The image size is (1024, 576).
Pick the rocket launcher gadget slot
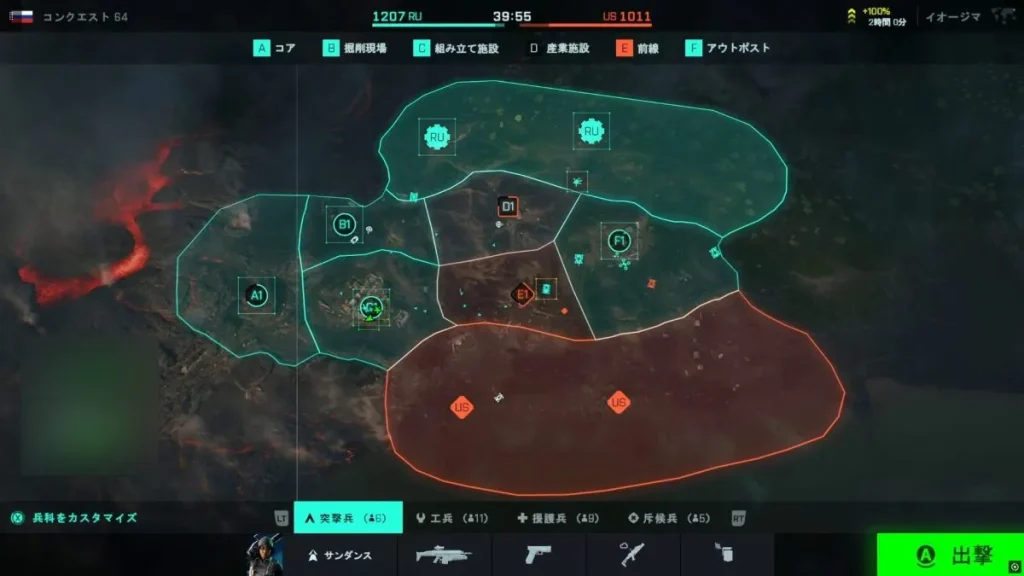pyautogui.click(x=633, y=555)
